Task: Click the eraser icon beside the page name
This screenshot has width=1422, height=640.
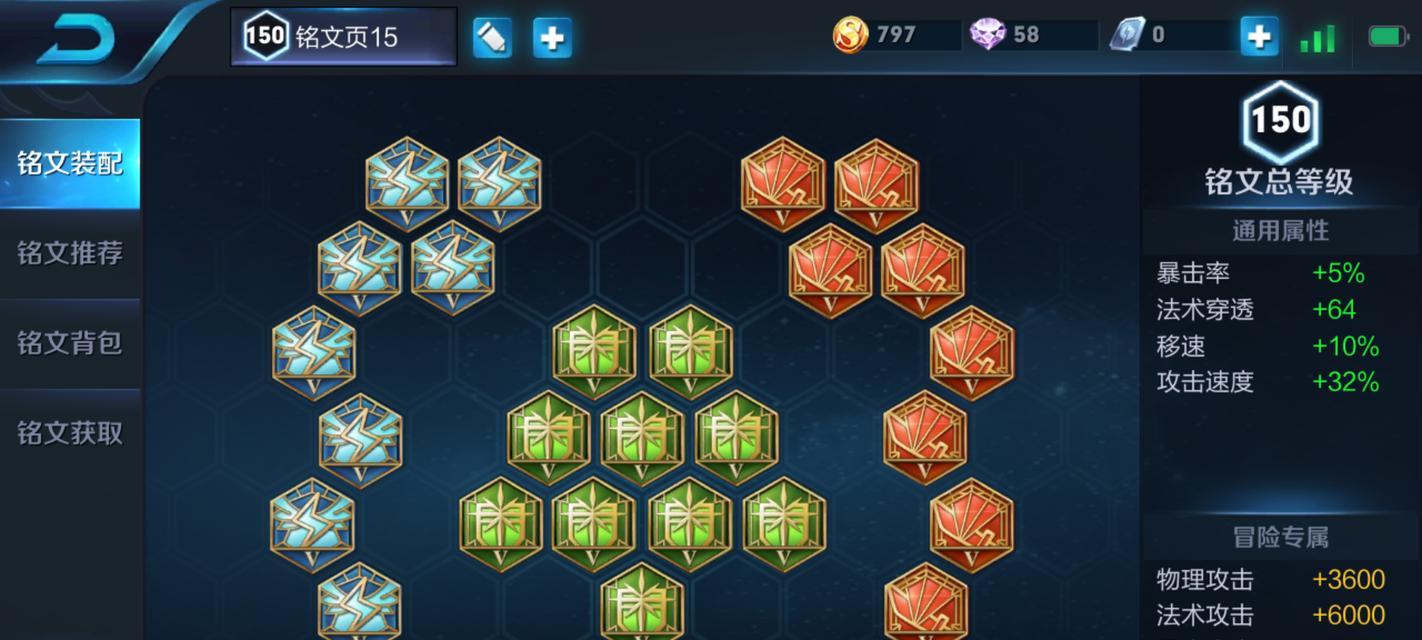Action: pos(492,38)
